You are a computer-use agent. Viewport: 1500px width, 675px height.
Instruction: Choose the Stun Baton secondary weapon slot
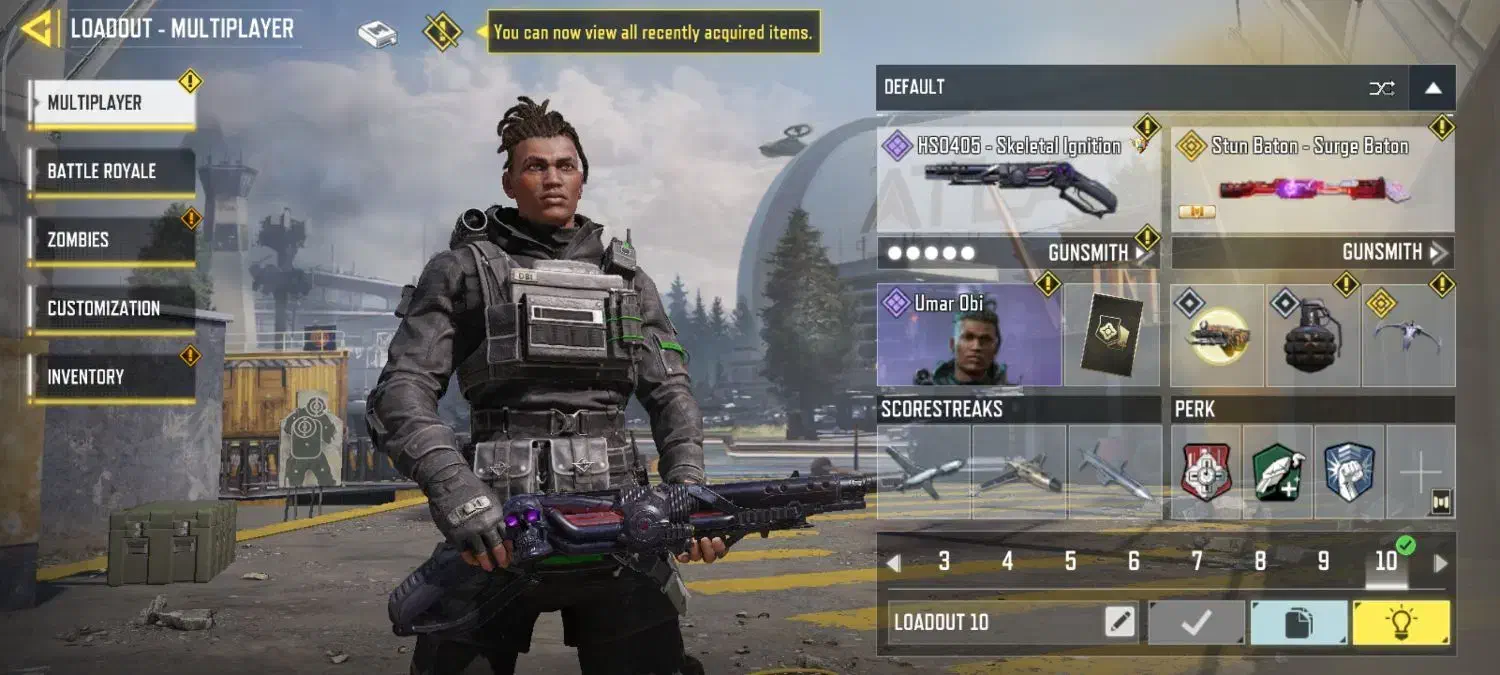(1312, 182)
